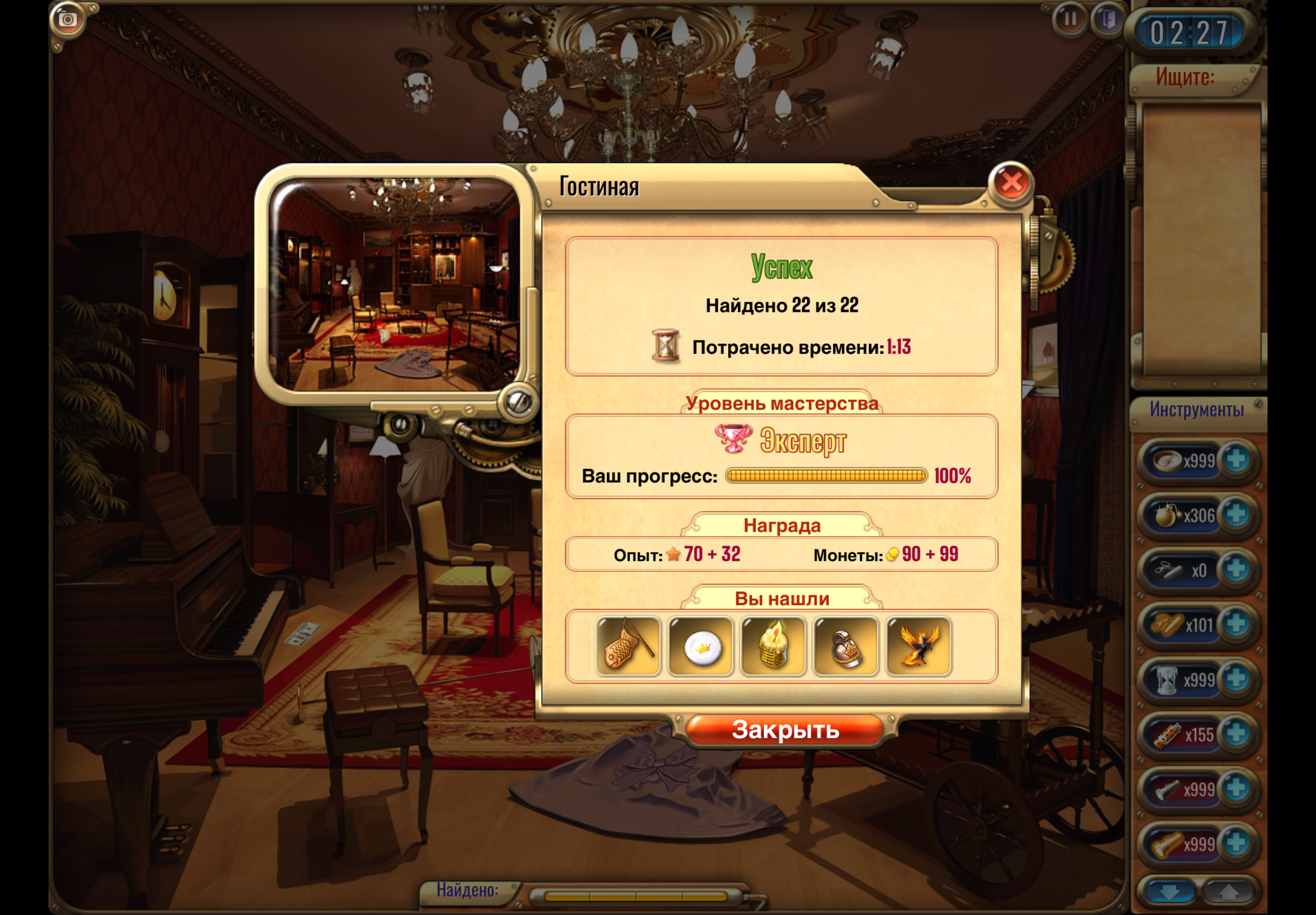Take a screenshot with the camera icon

tap(67, 20)
